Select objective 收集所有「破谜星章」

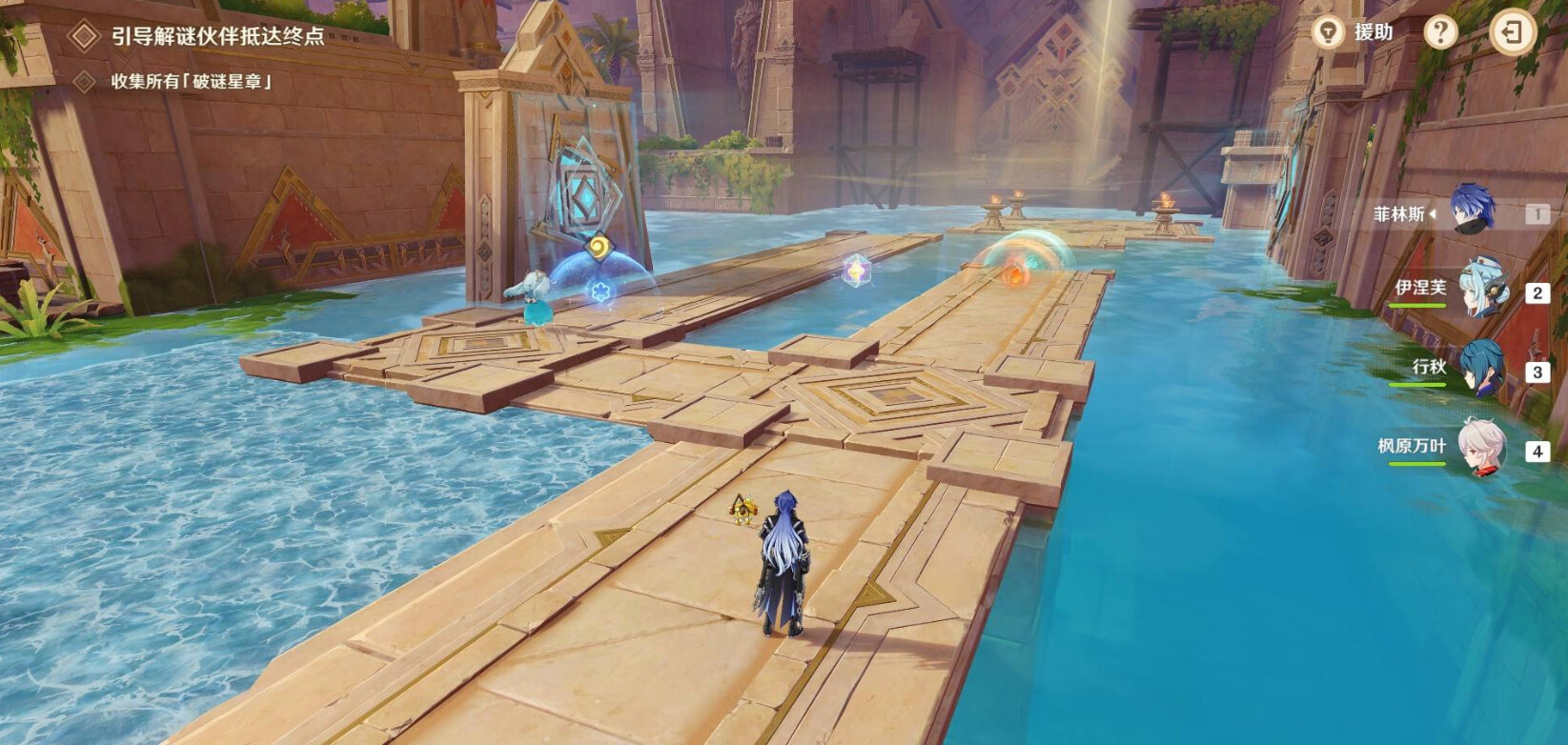(x=192, y=81)
